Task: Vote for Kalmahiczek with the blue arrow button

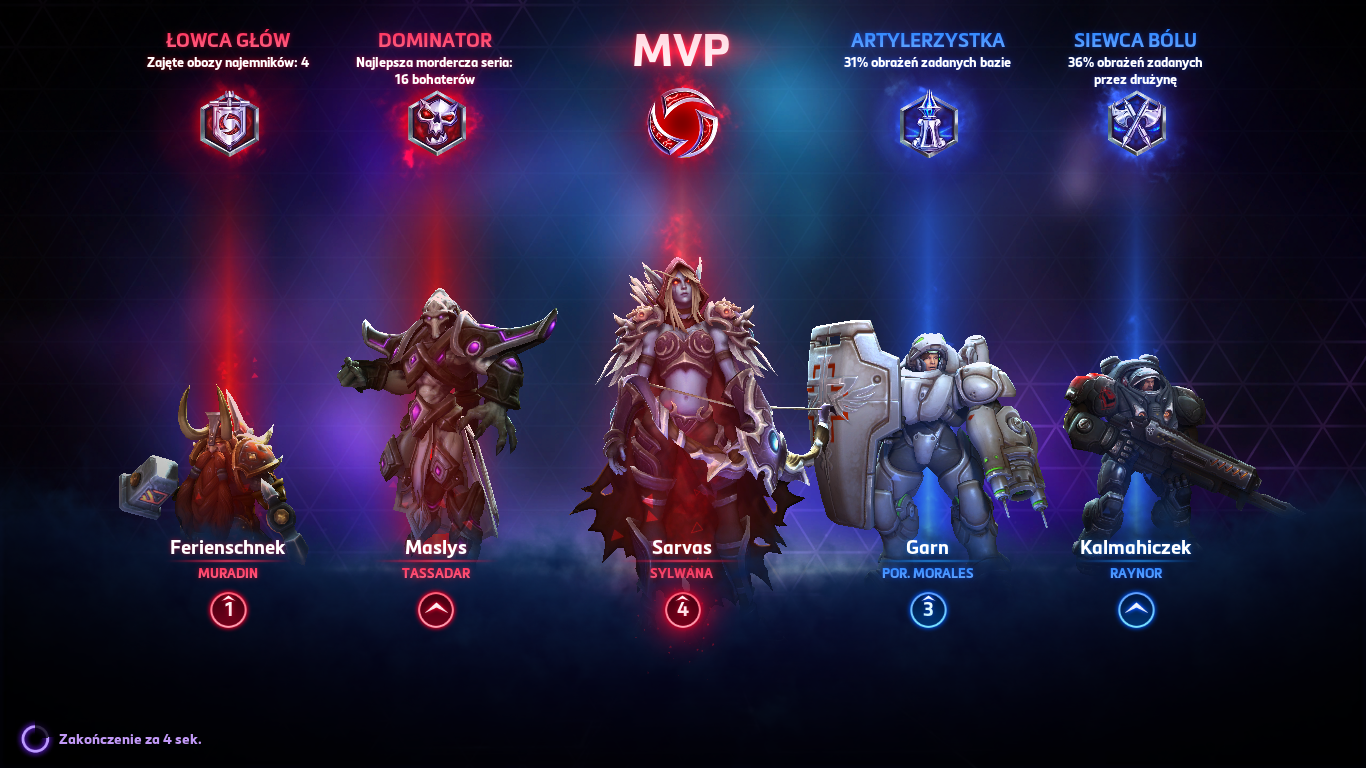Action: pos(1136,608)
